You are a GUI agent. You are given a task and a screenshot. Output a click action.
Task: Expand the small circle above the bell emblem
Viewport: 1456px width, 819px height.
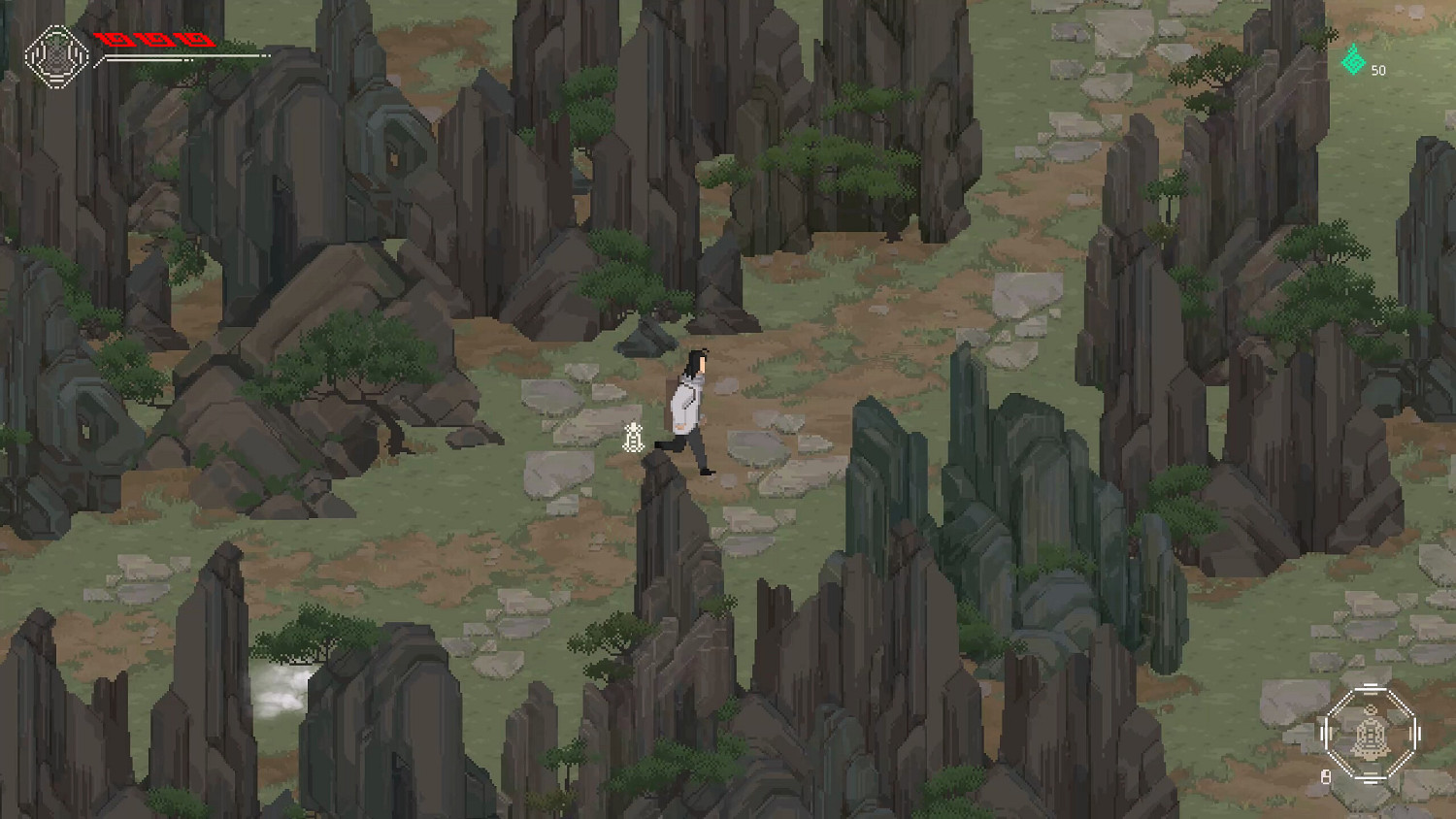(1370, 709)
